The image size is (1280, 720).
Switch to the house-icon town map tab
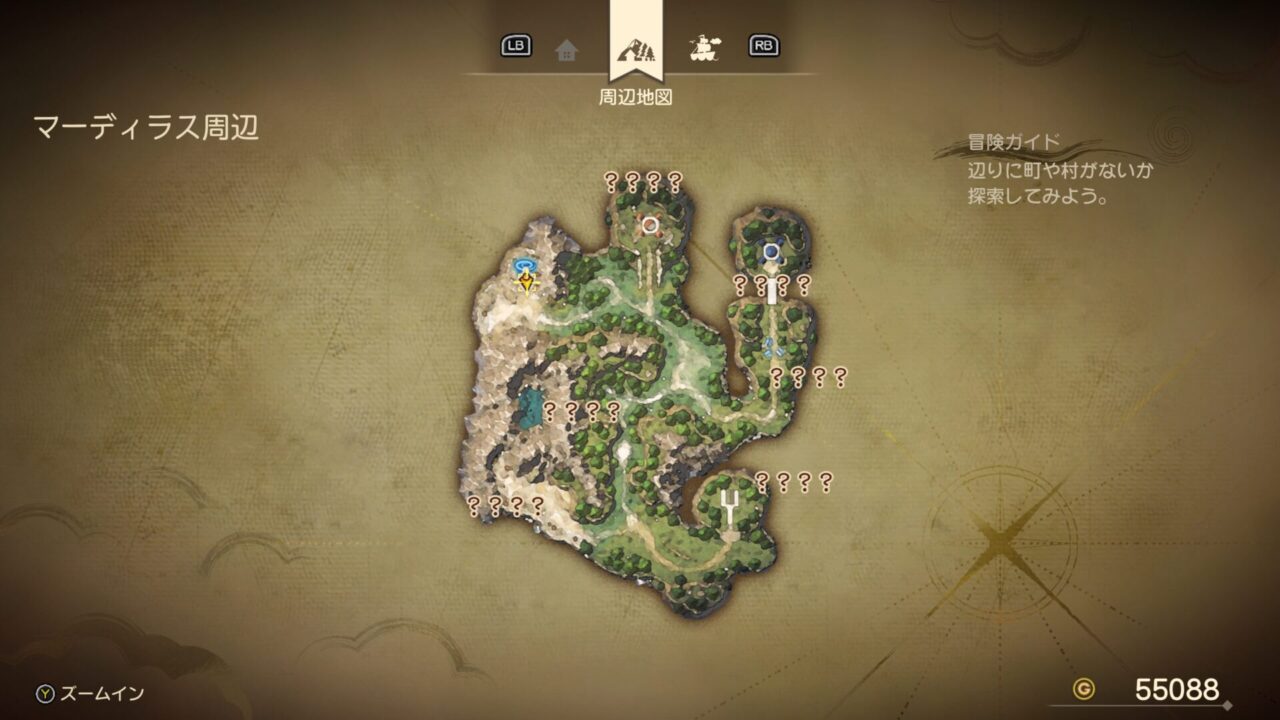tap(567, 49)
